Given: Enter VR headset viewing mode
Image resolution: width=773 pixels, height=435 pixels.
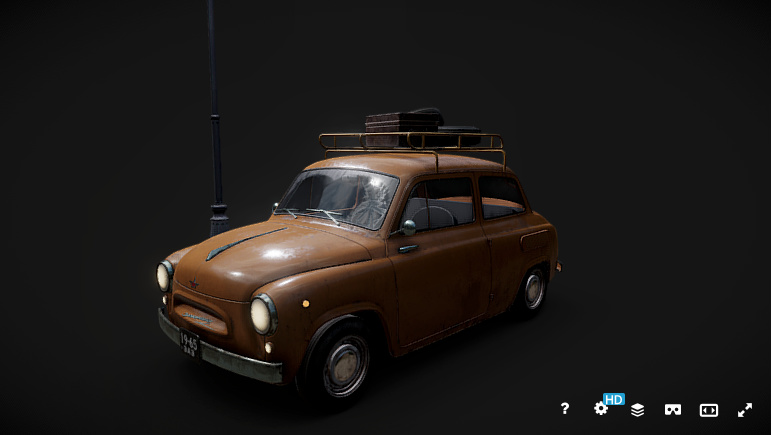Looking at the screenshot, I should pyautogui.click(x=673, y=410).
